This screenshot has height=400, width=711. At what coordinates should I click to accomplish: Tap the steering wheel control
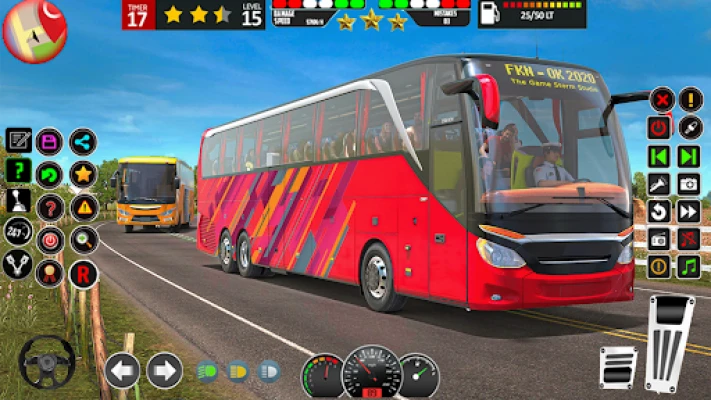46,361
